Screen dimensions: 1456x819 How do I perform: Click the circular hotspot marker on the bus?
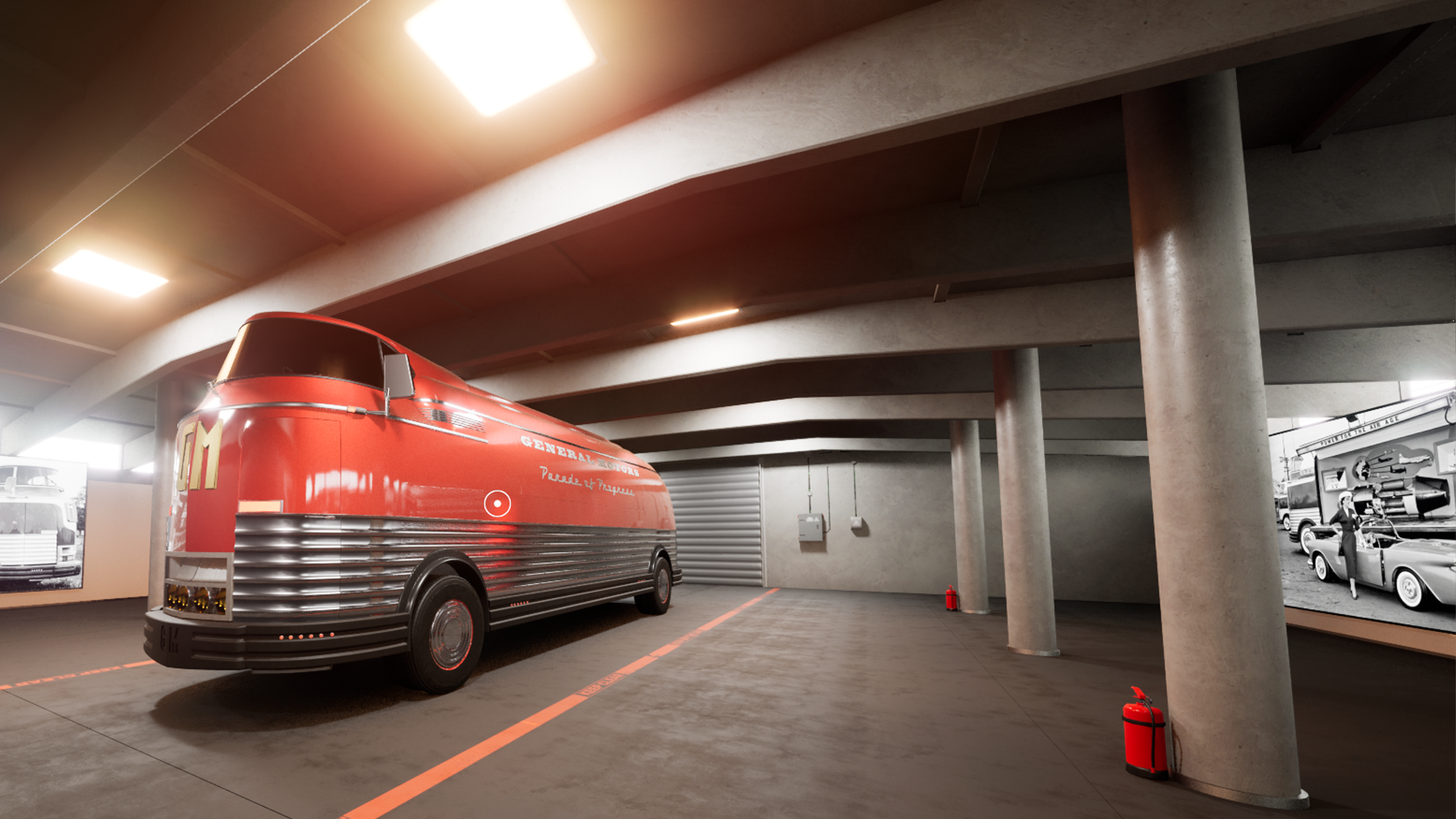(497, 504)
